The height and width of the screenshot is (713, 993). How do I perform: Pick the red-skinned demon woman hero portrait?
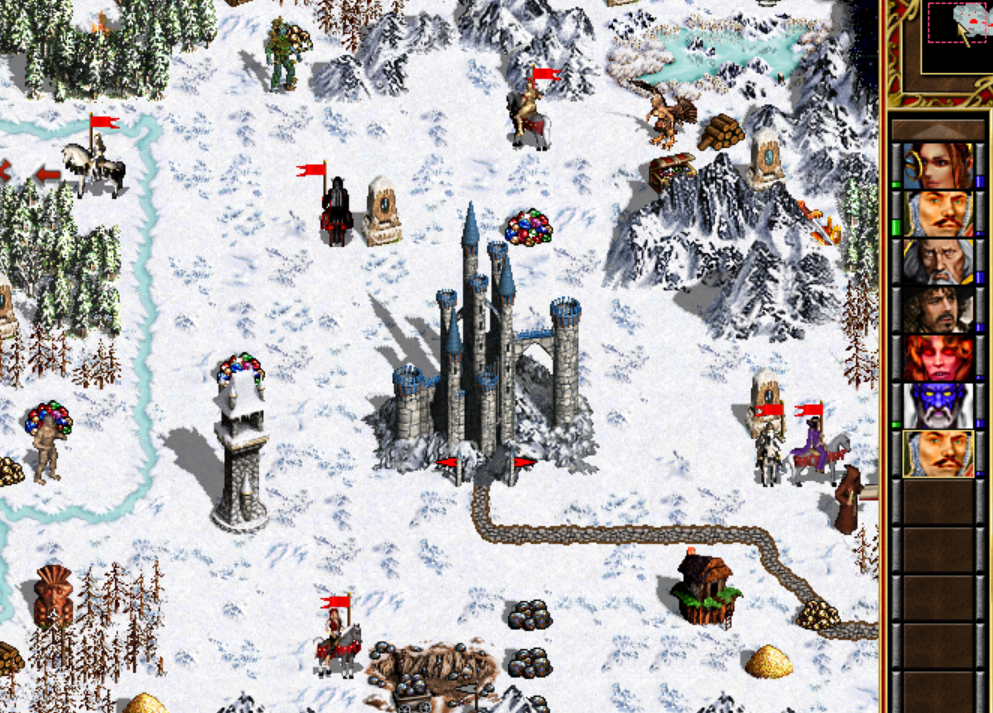click(938, 357)
